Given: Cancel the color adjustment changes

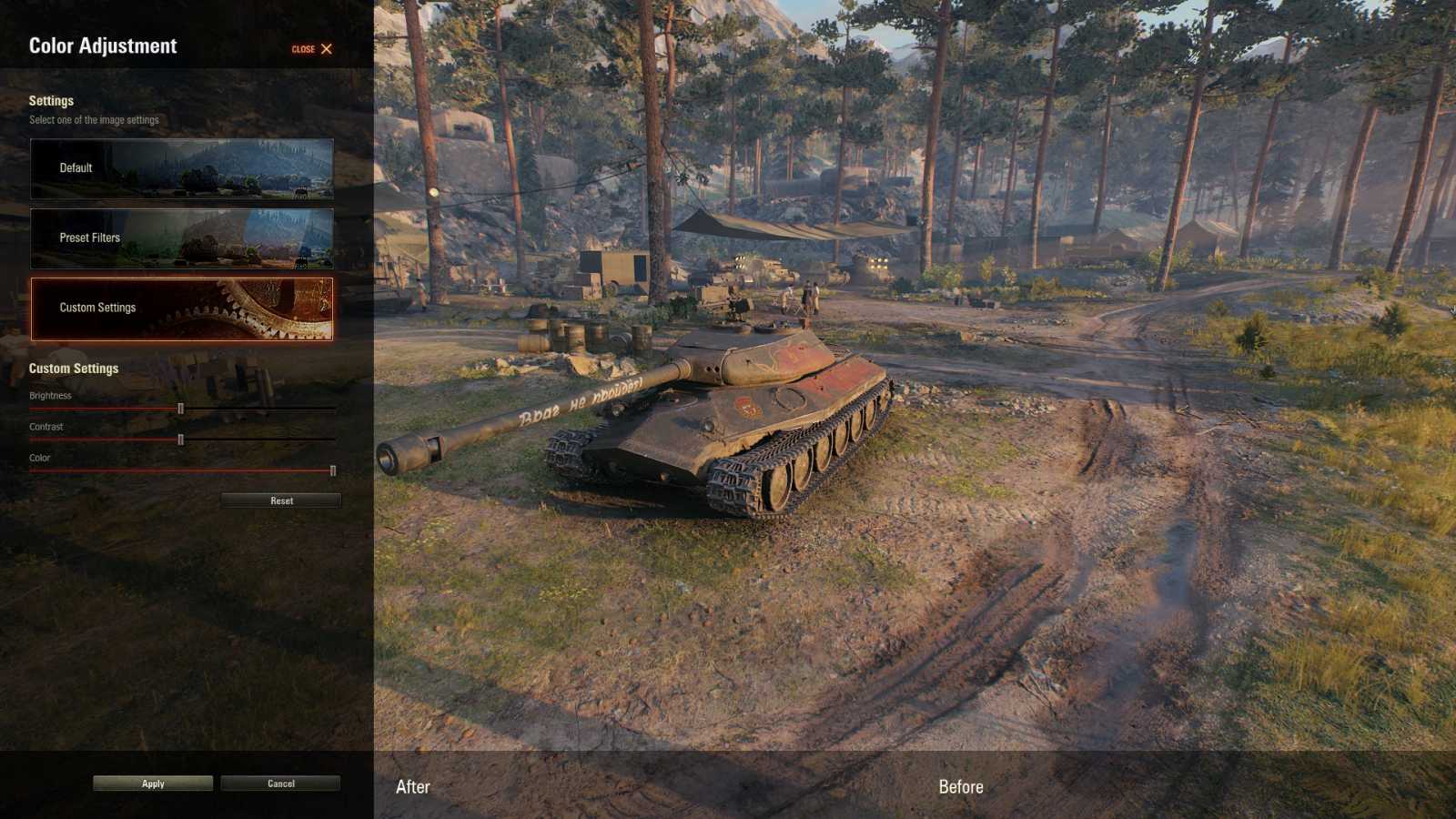Looking at the screenshot, I should (280, 784).
